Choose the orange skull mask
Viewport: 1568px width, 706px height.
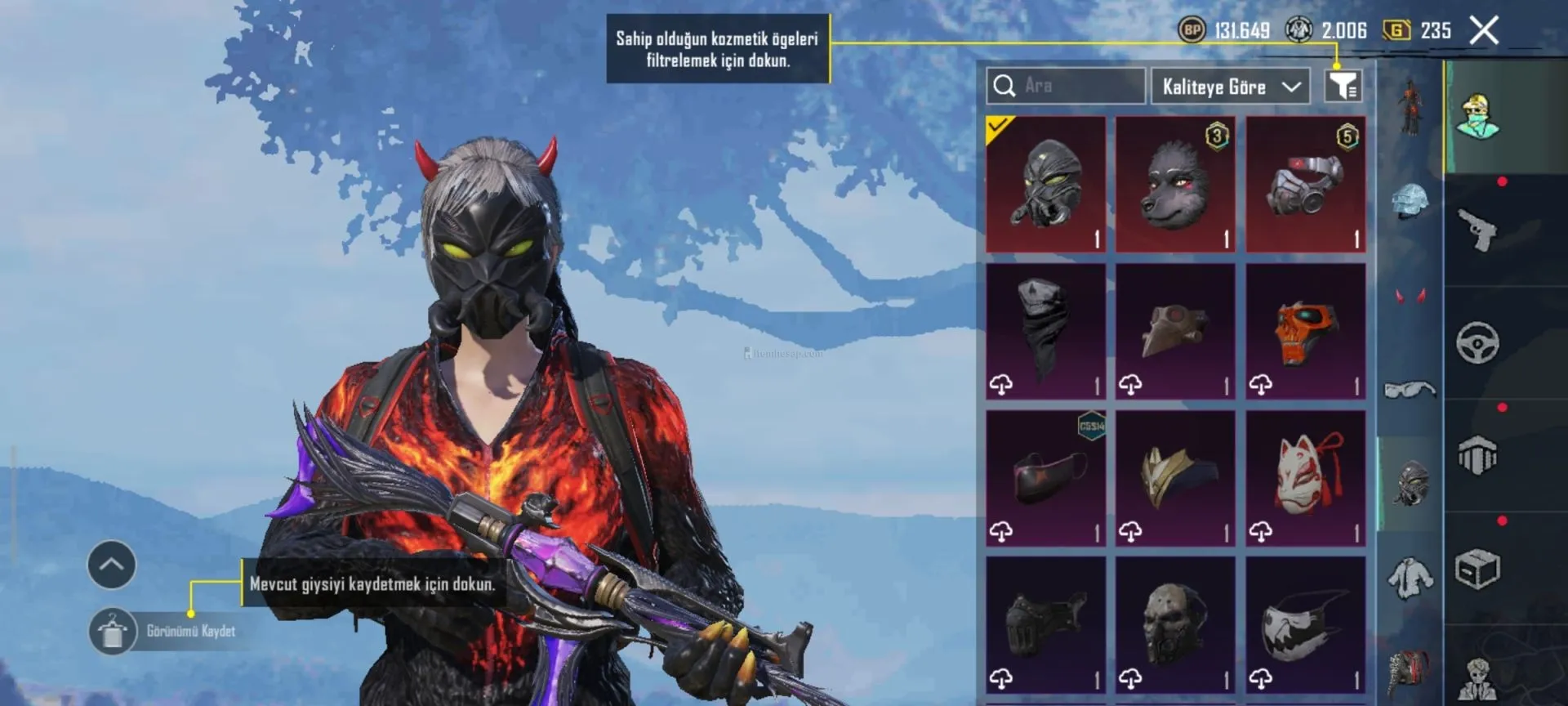(1305, 331)
